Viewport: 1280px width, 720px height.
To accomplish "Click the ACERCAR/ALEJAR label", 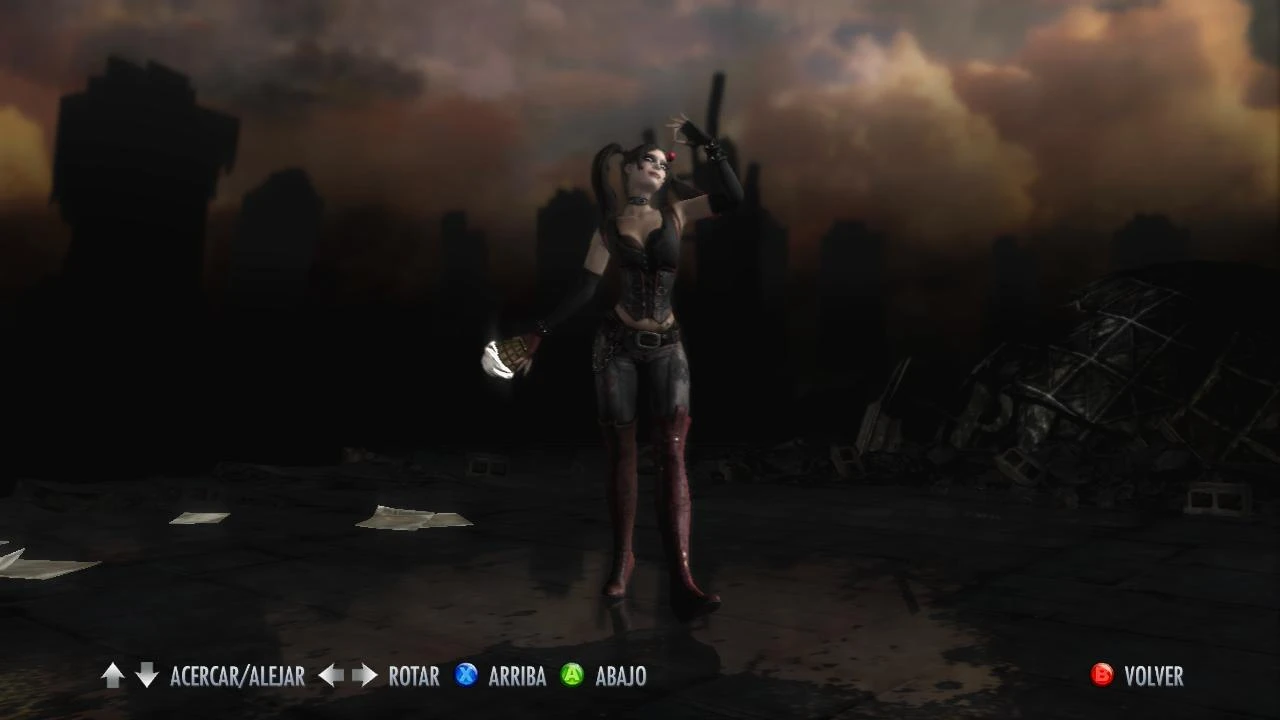I will click(239, 676).
